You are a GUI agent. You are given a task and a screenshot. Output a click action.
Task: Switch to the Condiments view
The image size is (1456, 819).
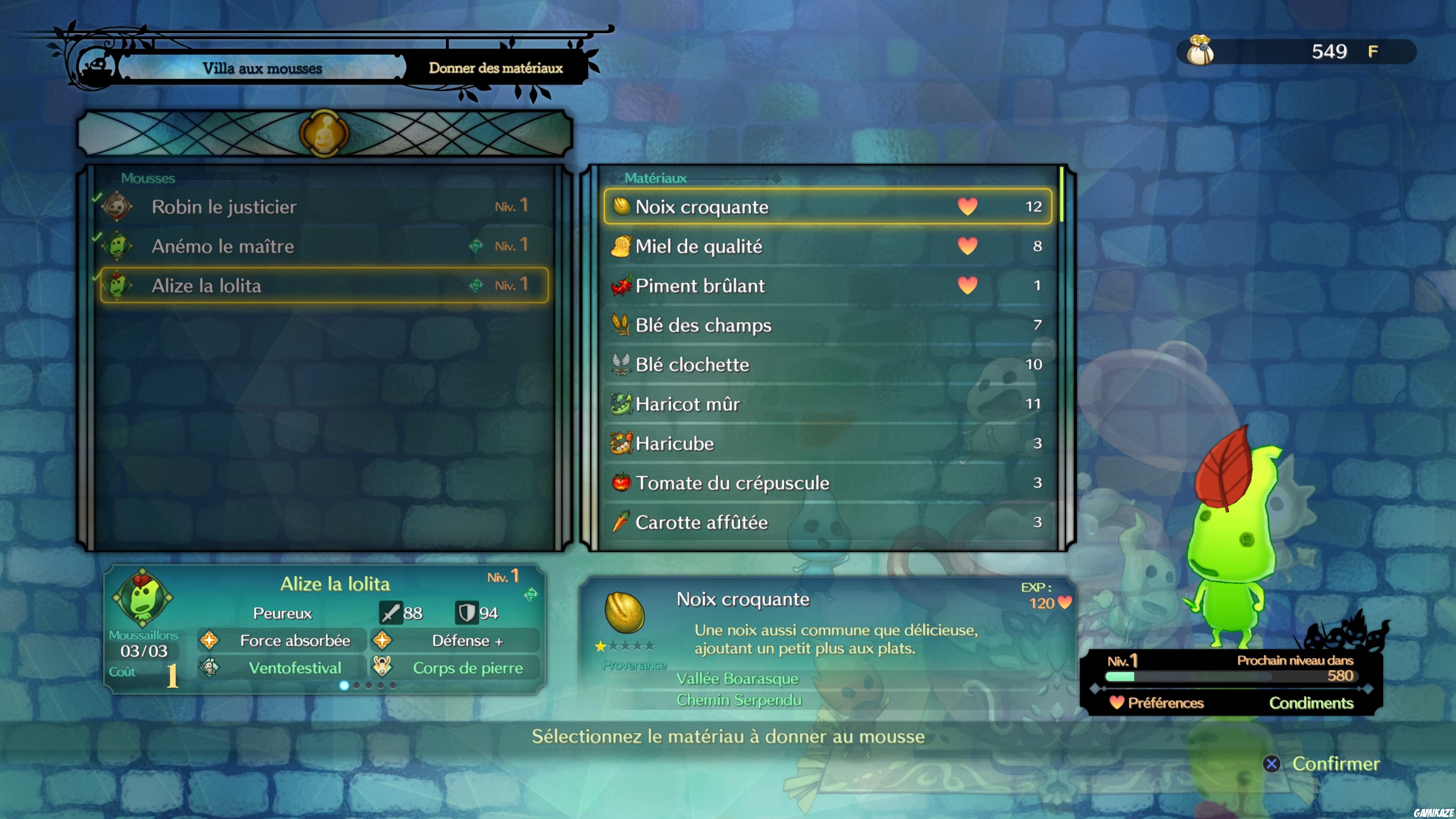click(x=1311, y=703)
